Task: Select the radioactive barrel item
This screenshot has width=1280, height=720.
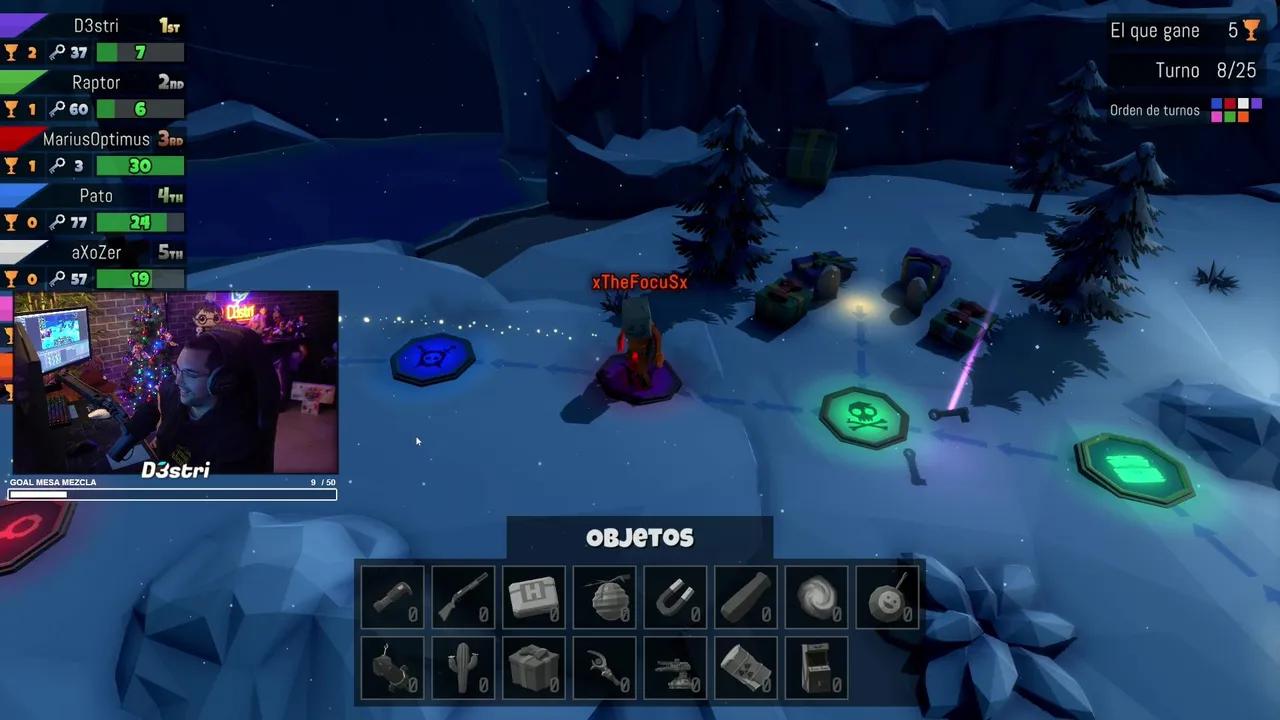Action: [x=746, y=667]
